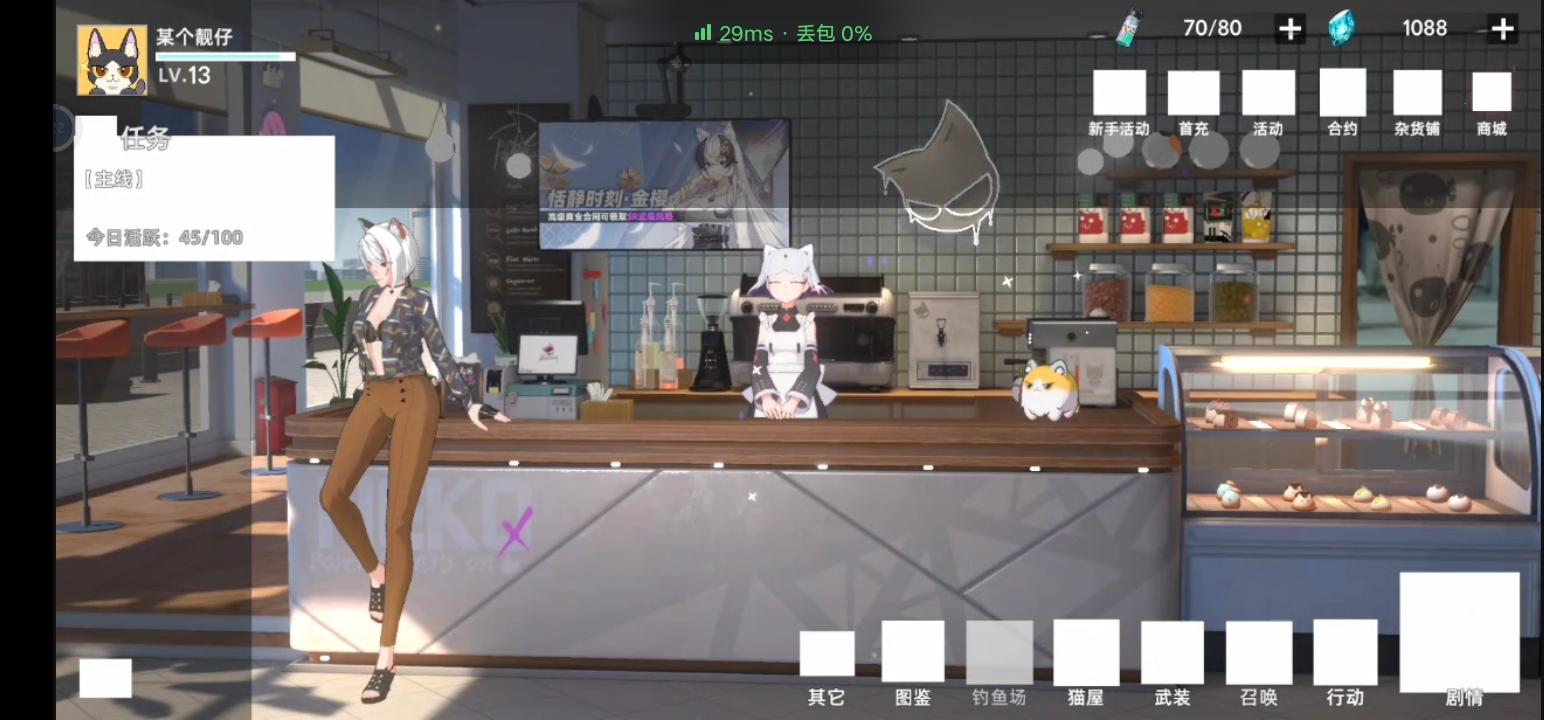
Task: Open the 首充 (First Recharge) offer
Action: 1192,90
